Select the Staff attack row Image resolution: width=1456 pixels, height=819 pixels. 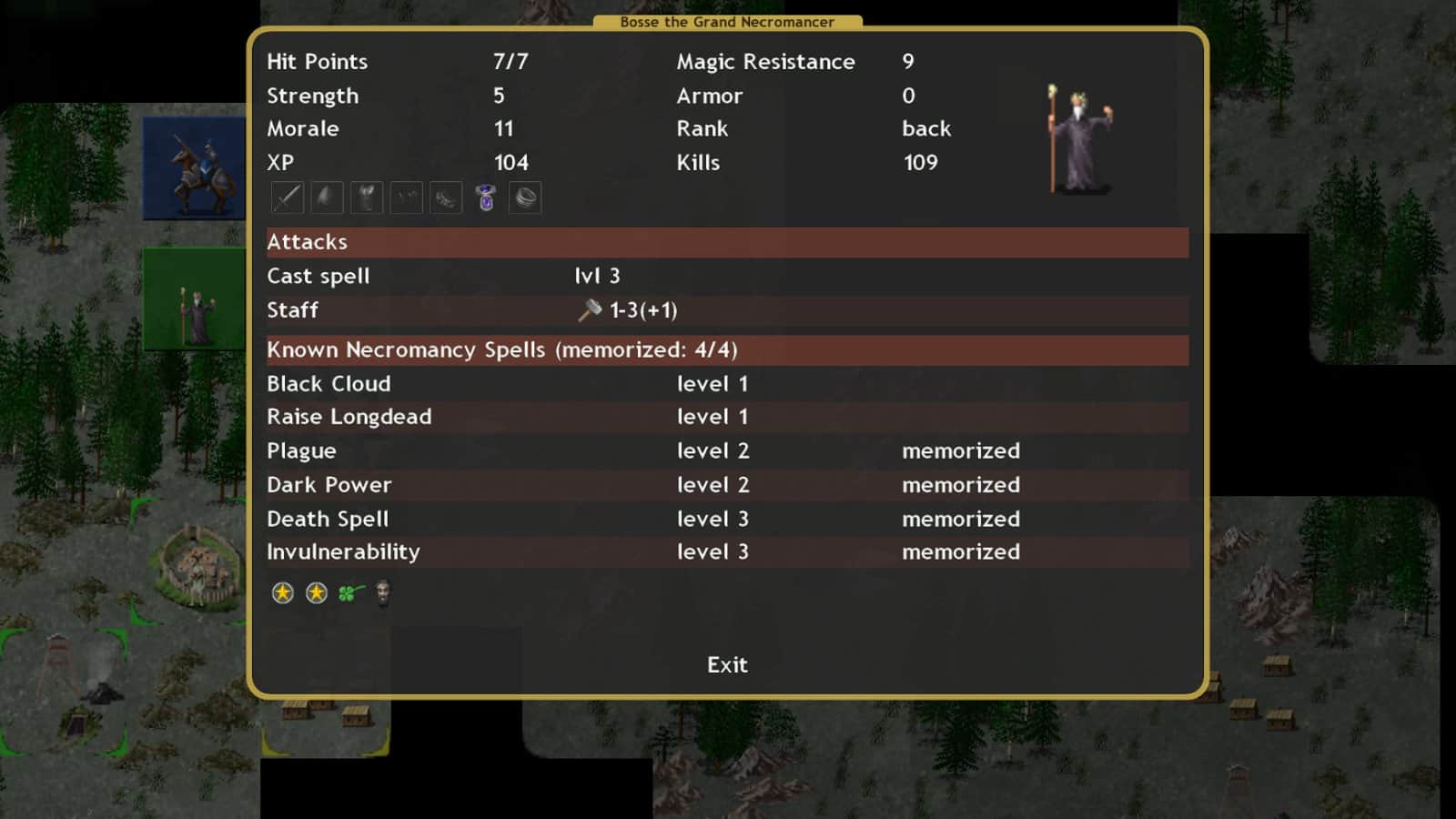292,310
